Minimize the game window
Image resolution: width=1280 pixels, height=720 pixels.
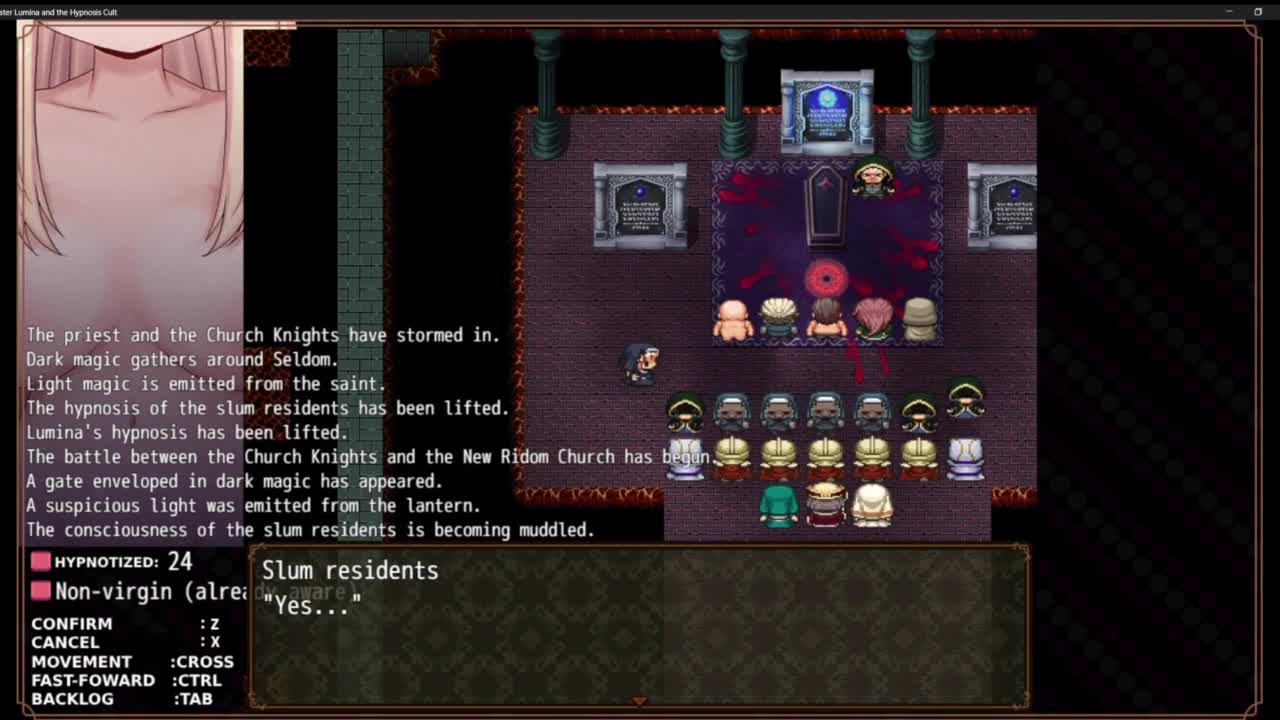1229,12
